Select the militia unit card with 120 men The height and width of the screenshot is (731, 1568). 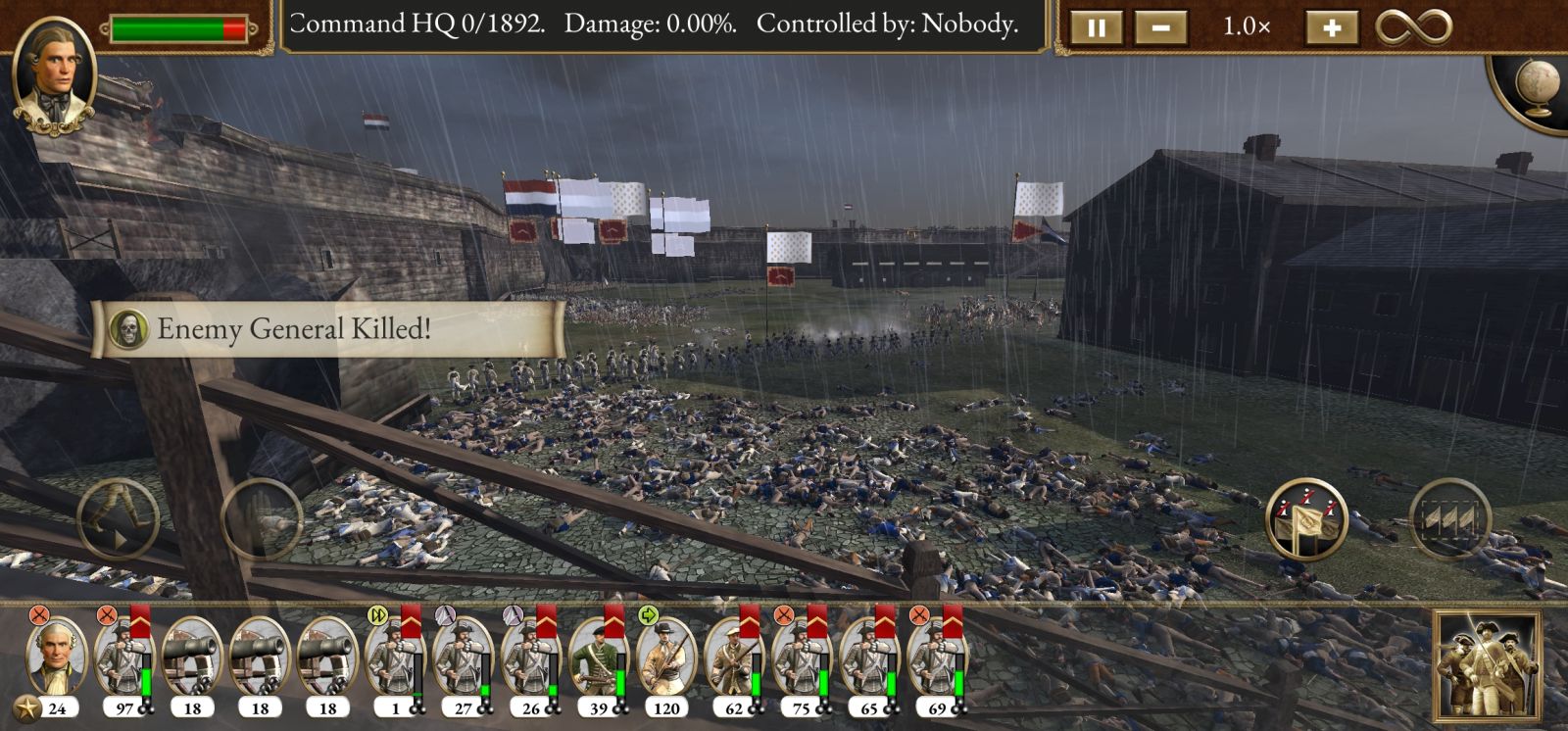(x=665, y=658)
